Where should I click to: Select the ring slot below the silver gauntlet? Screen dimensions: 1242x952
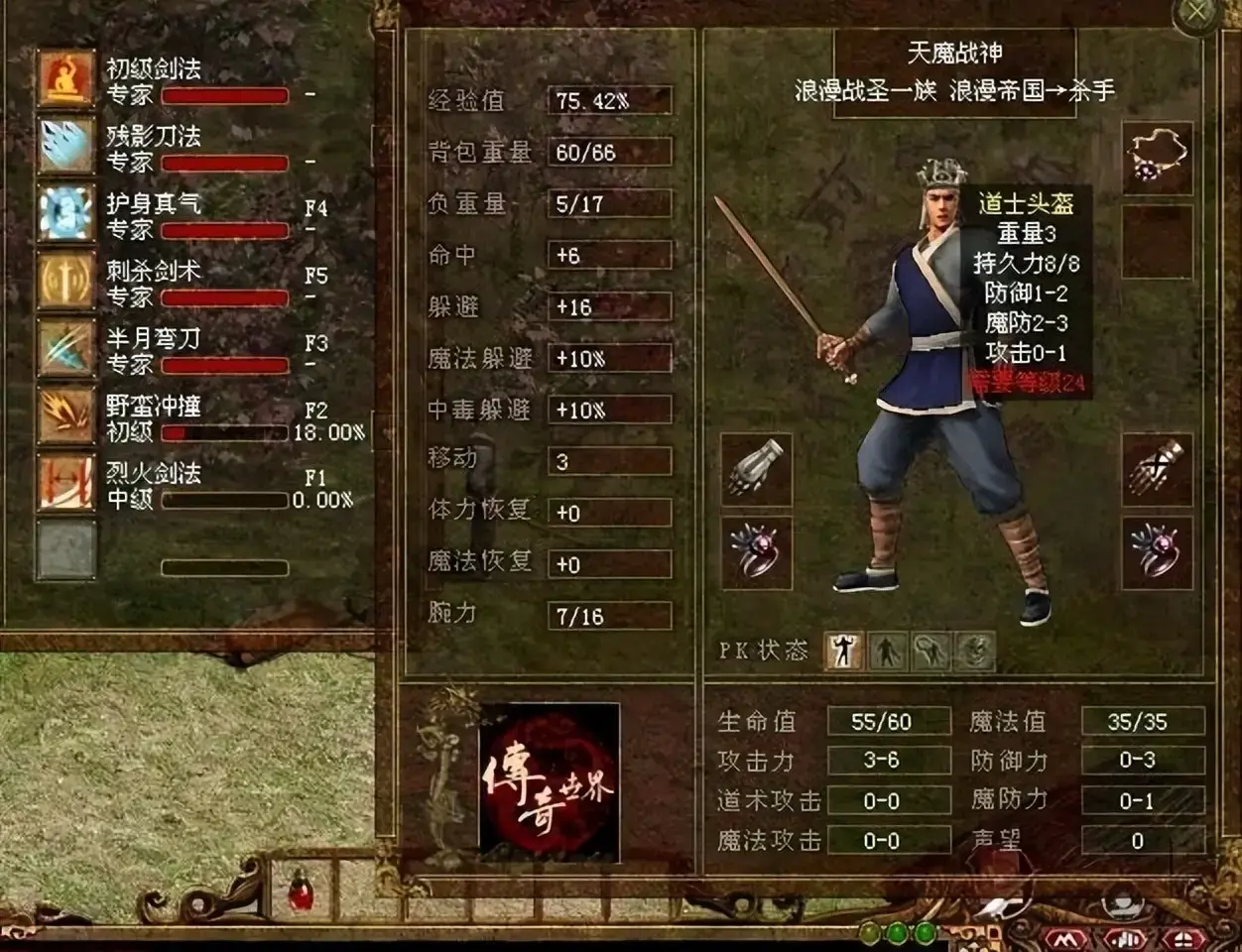pyautogui.click(x=756, y=553)
